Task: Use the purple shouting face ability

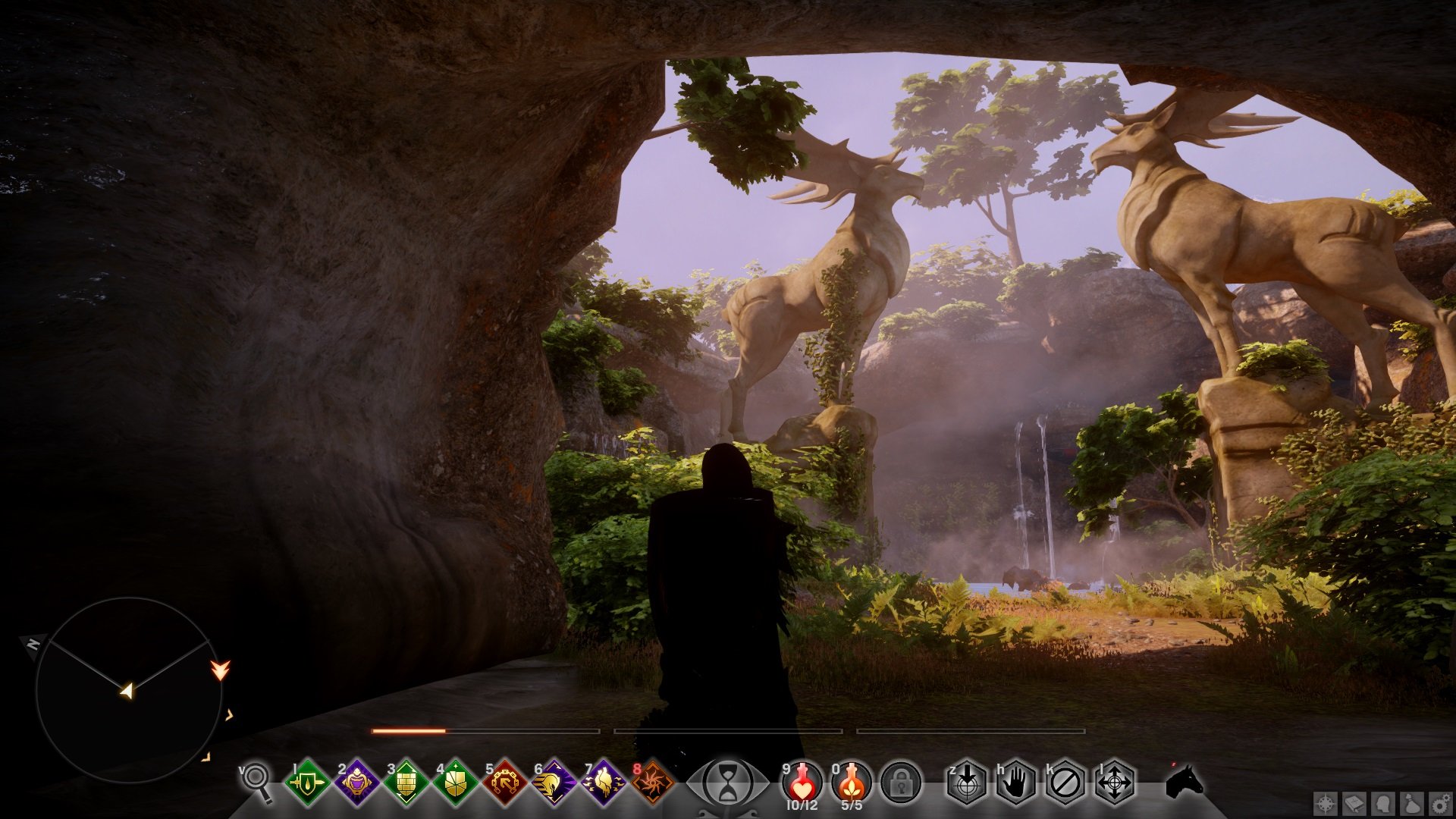Action: click(357, 782)
